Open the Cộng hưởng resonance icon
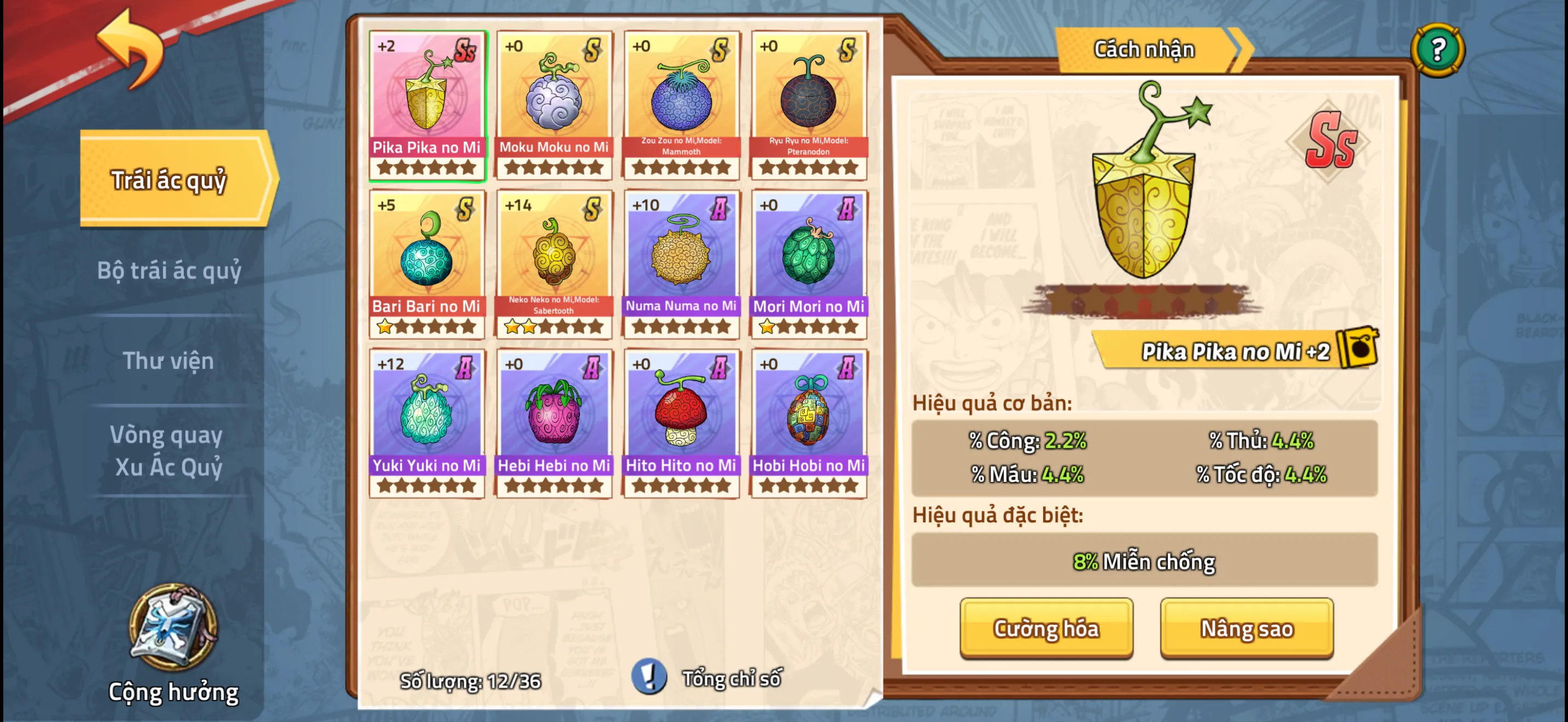The image size is (1568, 722). pyautogui.click(x=173, y=629)
